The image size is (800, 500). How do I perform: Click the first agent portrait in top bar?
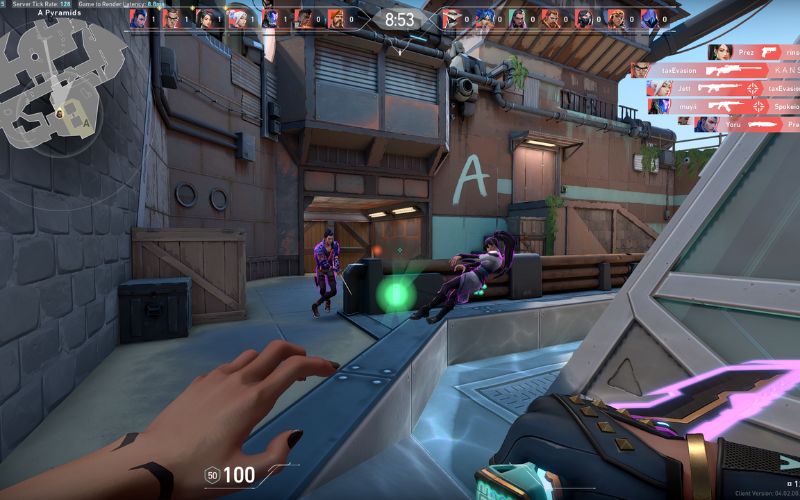click(x=139, y=18)
